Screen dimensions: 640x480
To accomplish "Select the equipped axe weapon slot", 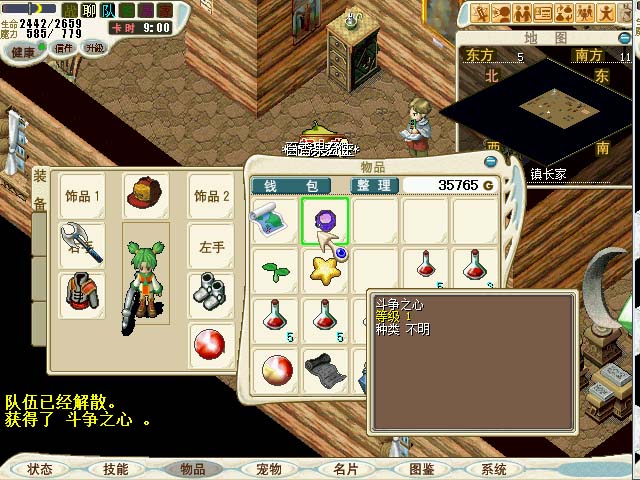I will pos(83,242).
